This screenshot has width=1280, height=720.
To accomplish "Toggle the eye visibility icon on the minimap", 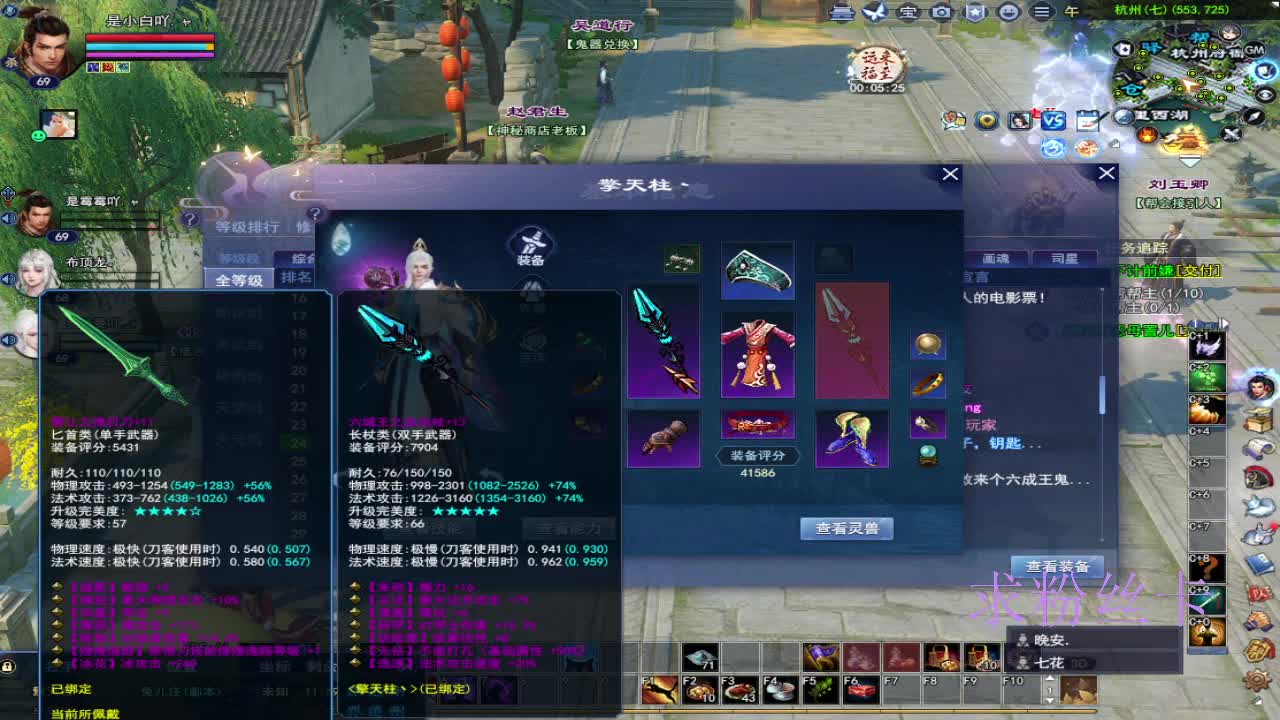I will tap(1264, 95).
